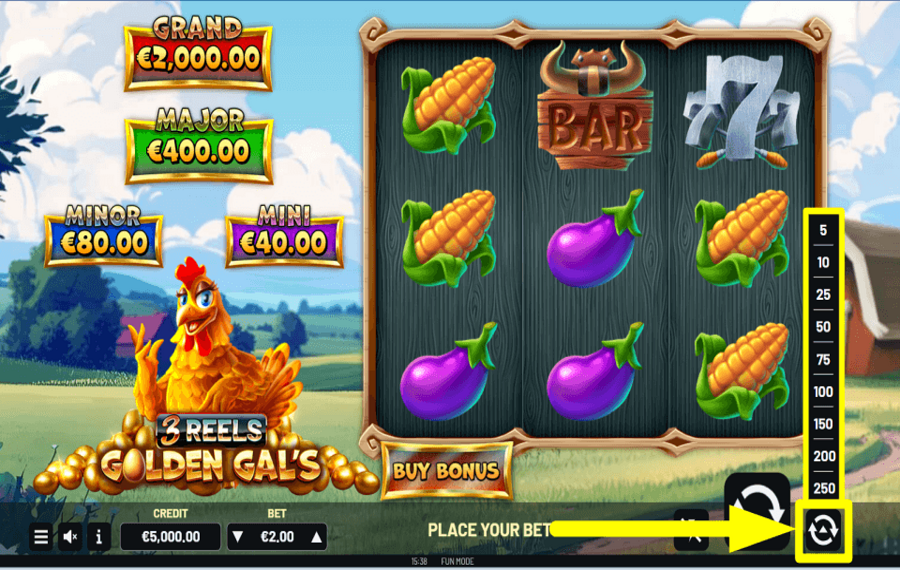The image size is (900, 570).
Task: Open the hamburger menu
Action: pos(41,537)
